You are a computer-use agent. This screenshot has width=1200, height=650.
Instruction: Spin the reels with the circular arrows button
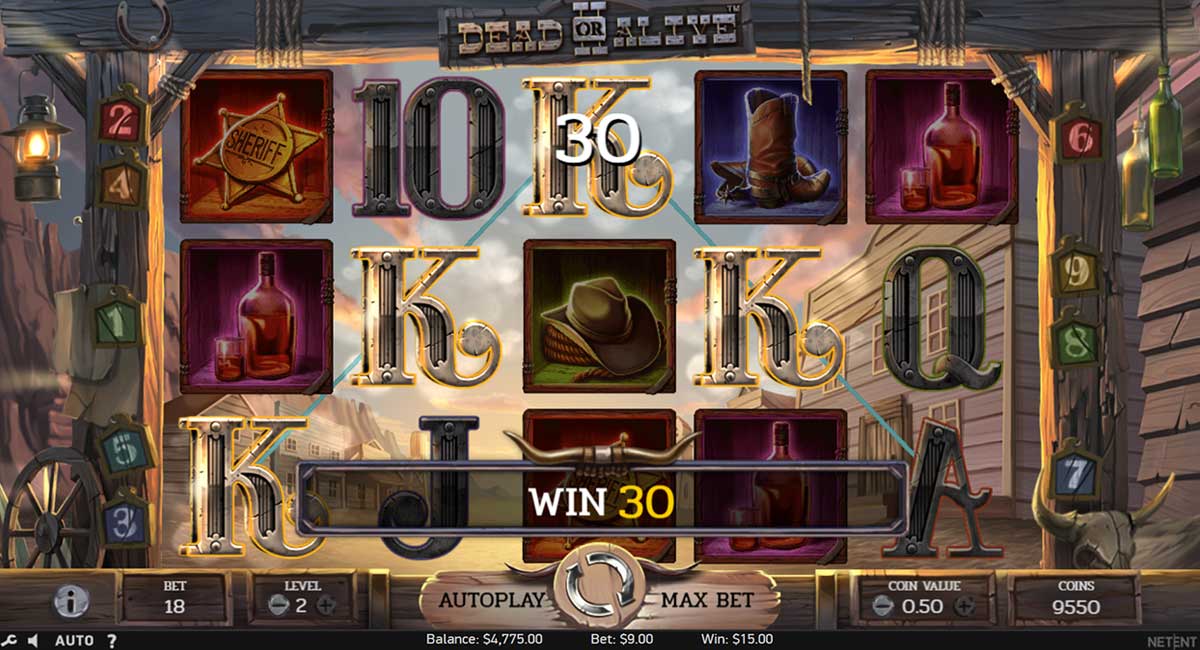599,584
